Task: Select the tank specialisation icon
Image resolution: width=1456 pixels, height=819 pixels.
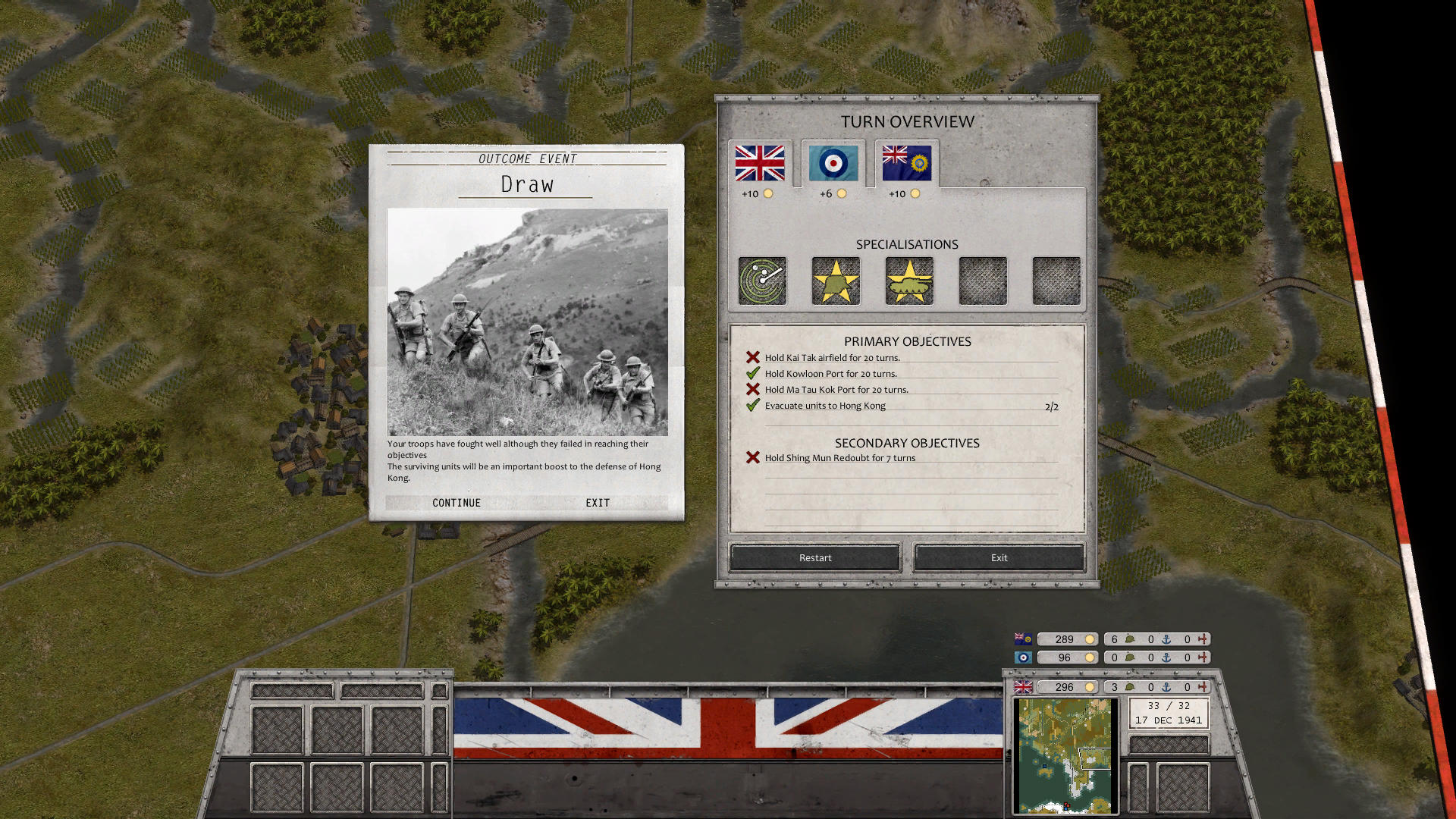Action: coord(907,281)
